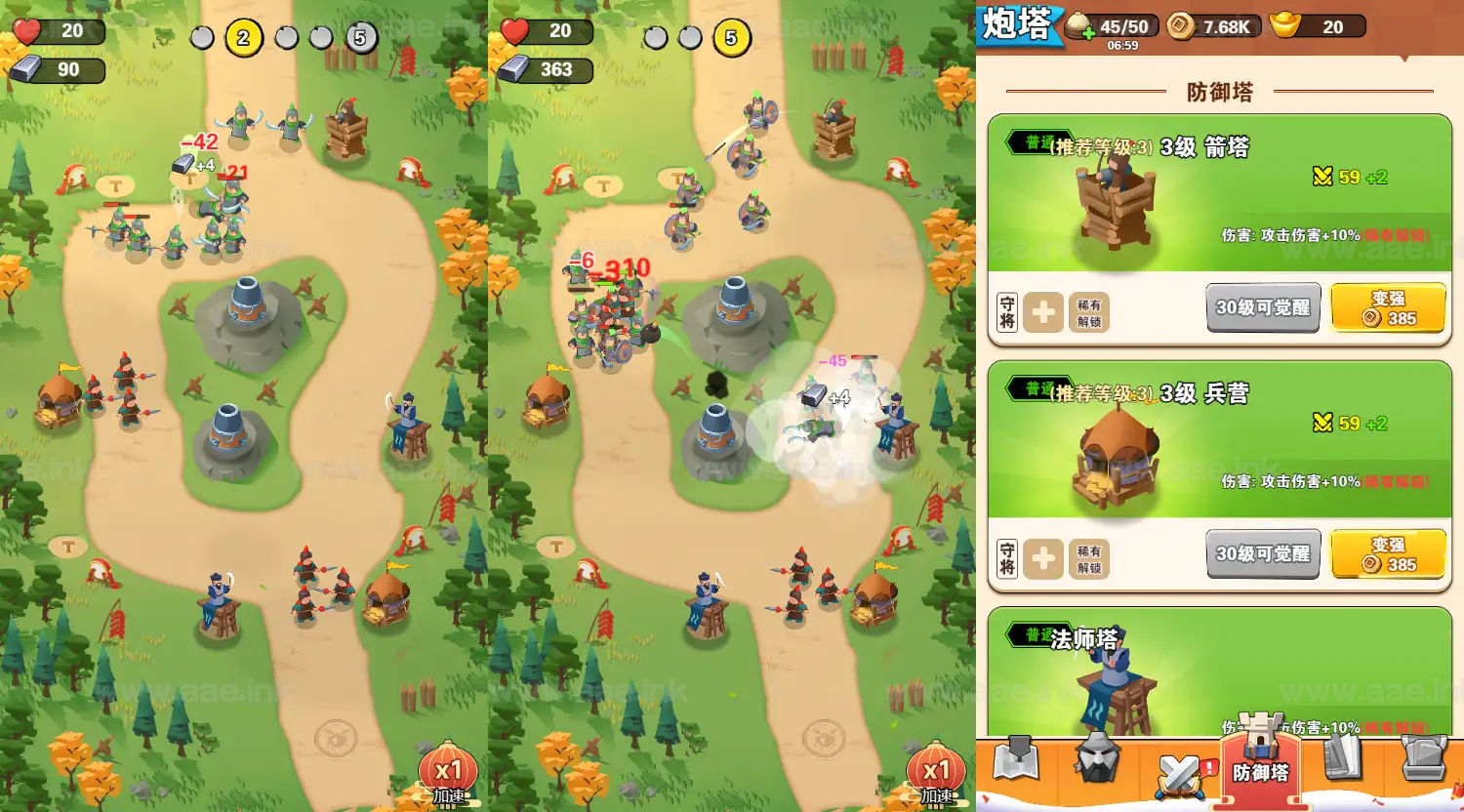Open the 3级 兵营 tower card
Image resolution: width=1464 pixels, height=812 pixels.
coord(1220,441)
